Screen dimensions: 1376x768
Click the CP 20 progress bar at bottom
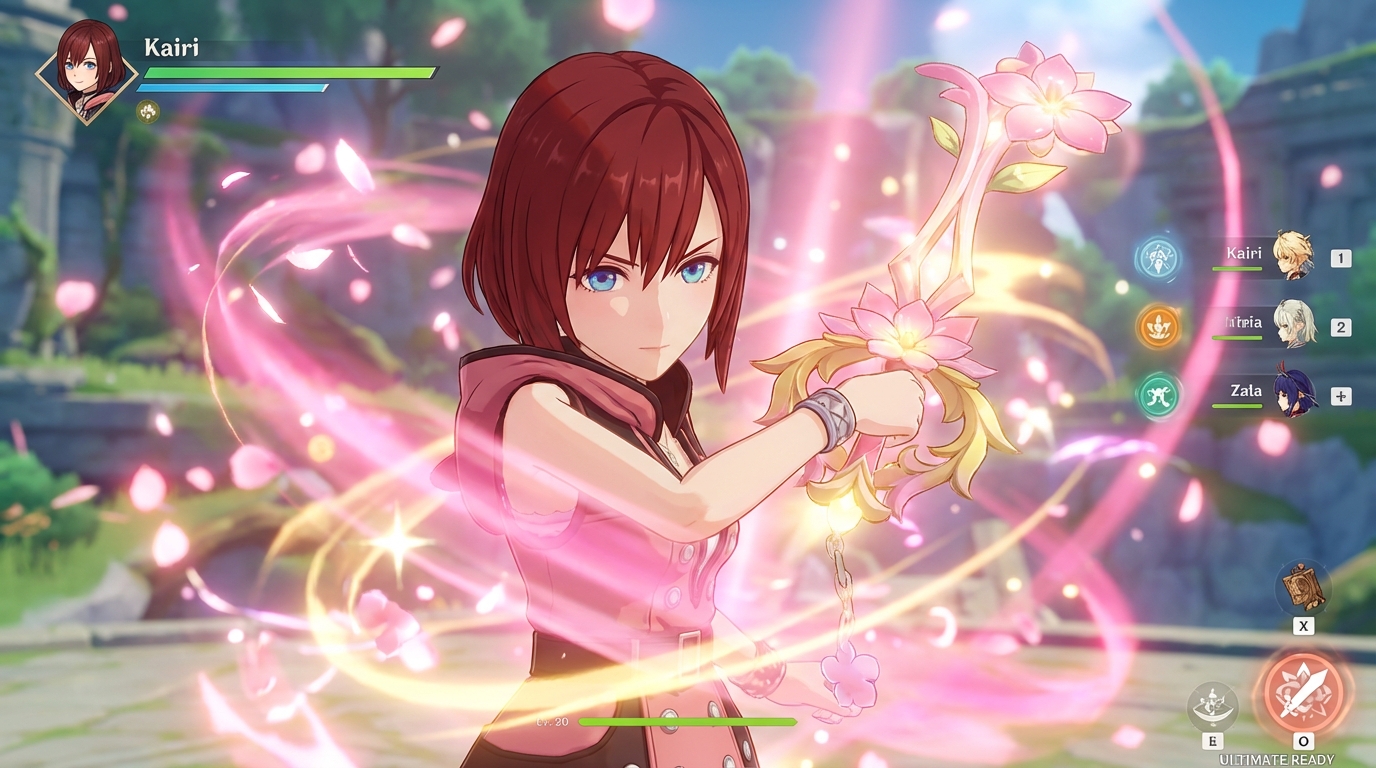tap(690, 721)
